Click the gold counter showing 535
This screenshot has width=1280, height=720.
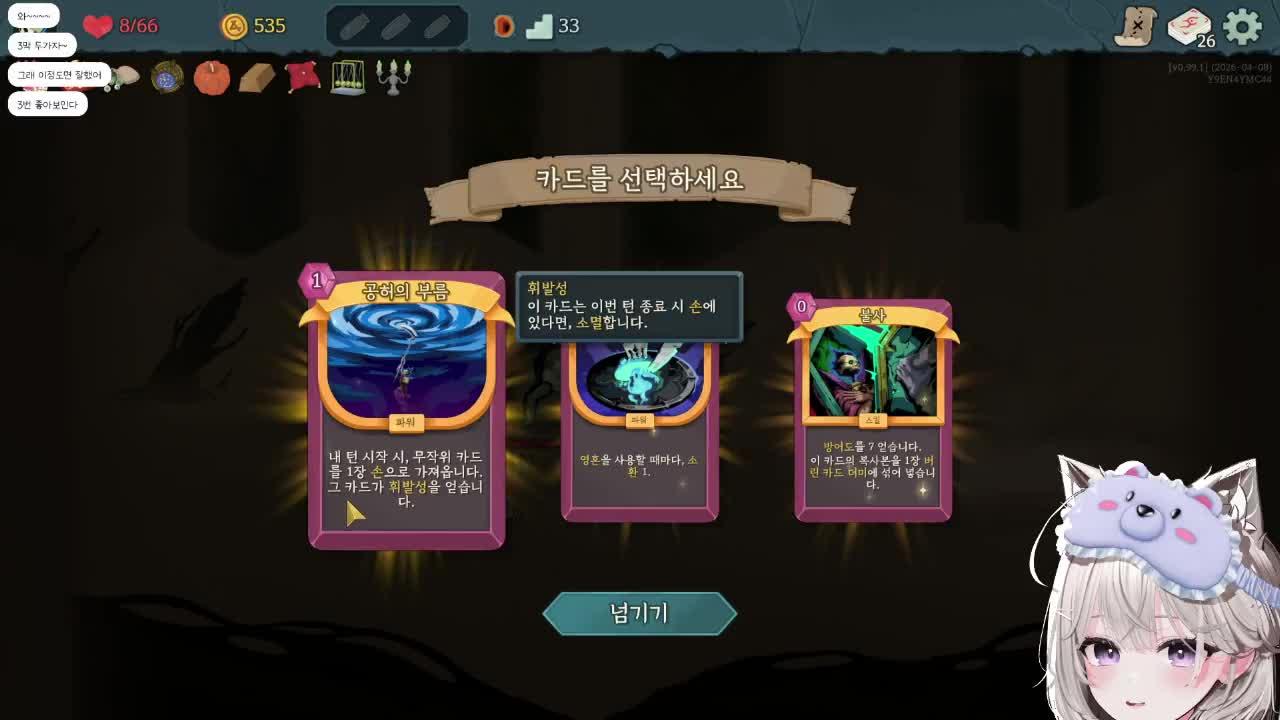(250, 26)
